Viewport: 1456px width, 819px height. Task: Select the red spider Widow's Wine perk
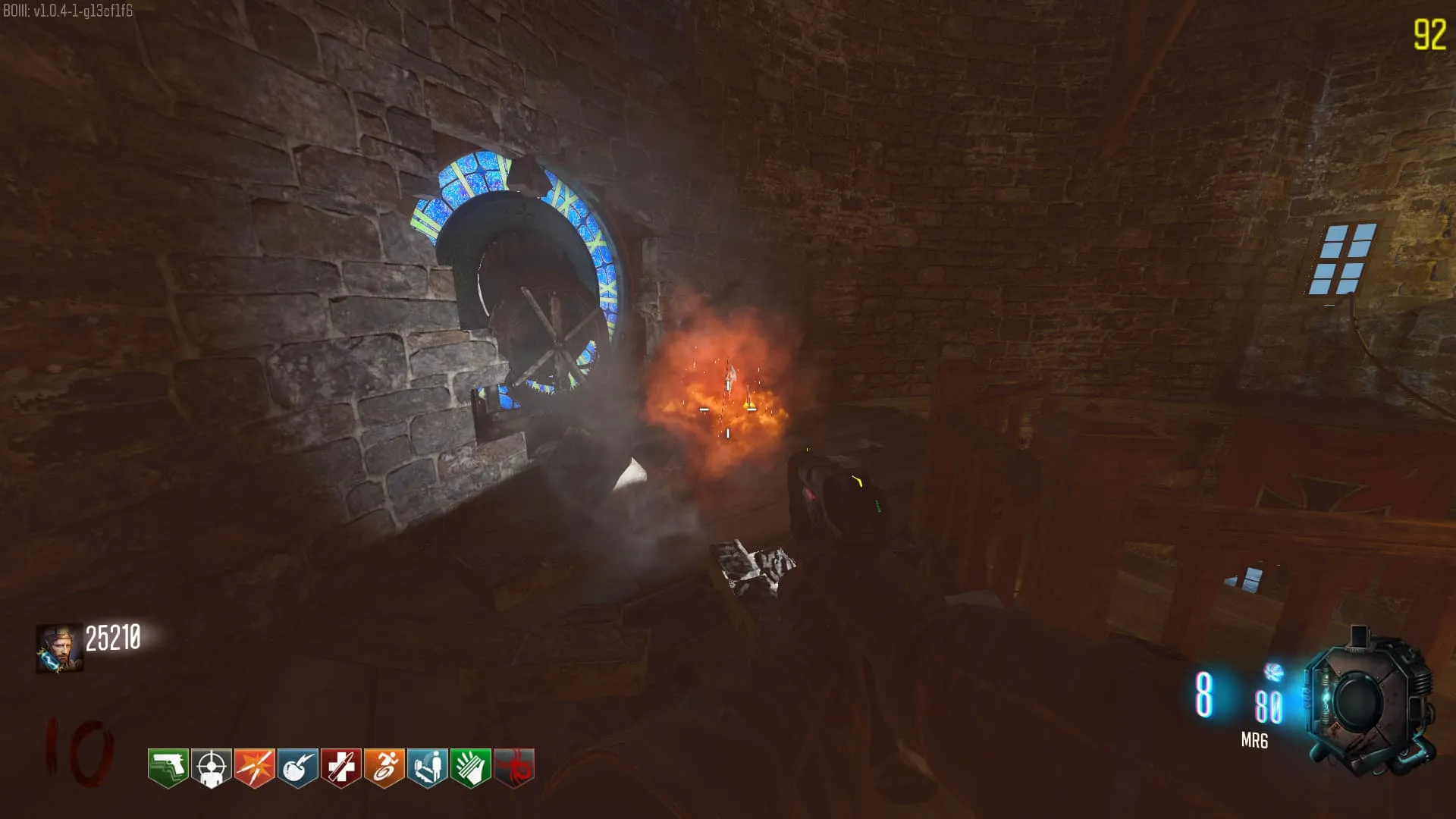point(514,768)
